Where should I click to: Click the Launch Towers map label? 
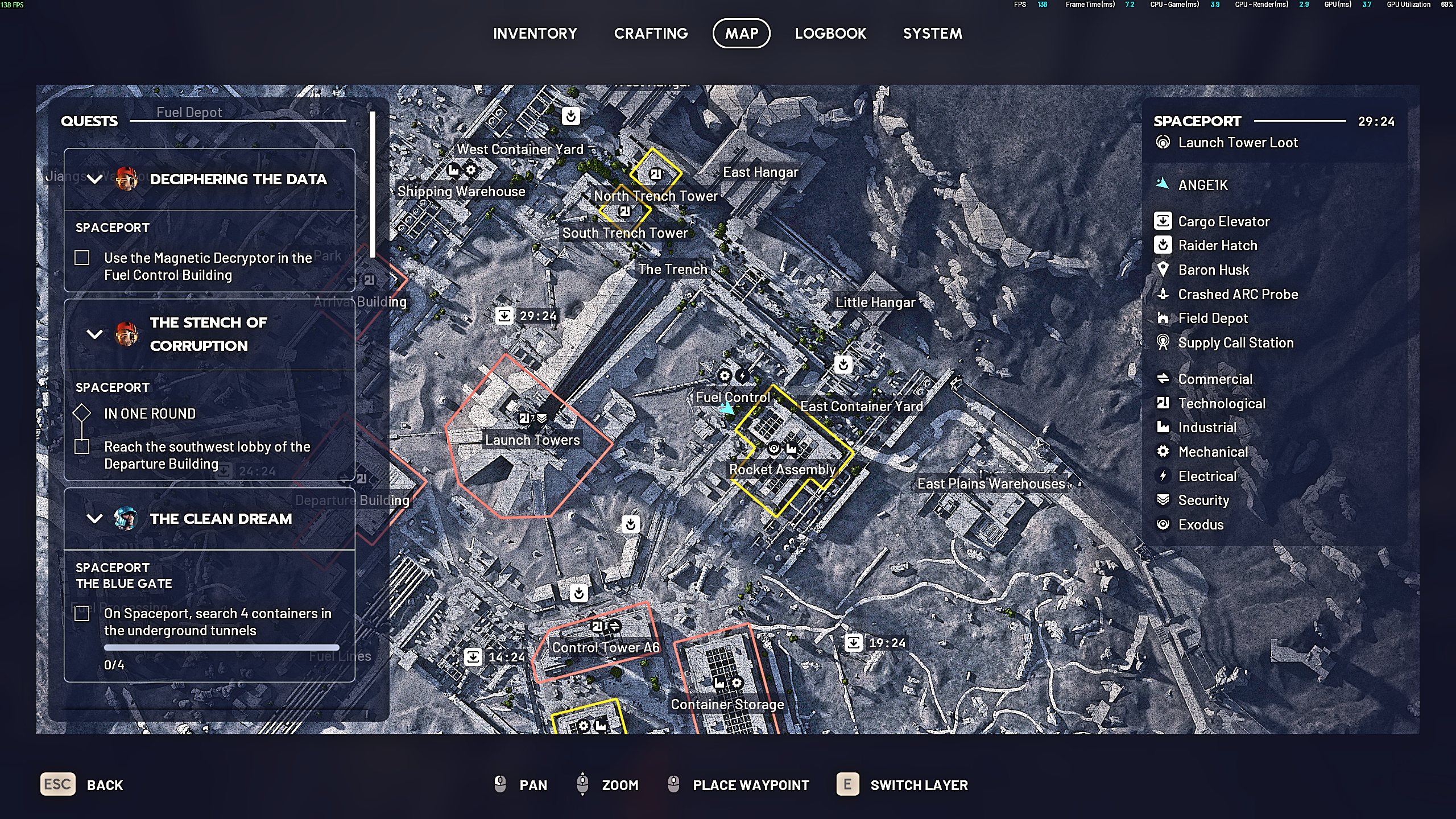click(x=532, y=440)
